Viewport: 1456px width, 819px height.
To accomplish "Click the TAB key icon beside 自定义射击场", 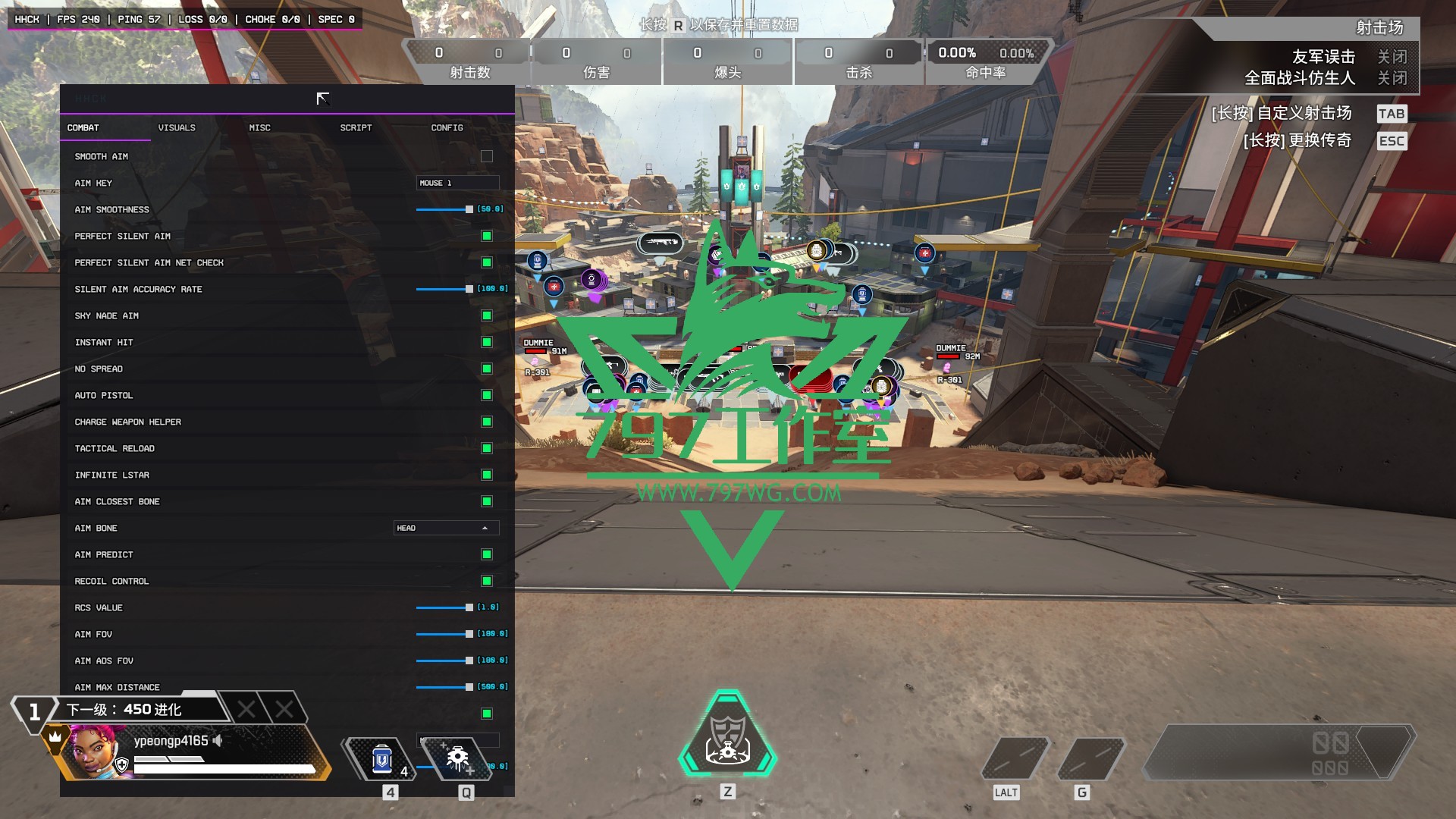I will [1392, 113].
